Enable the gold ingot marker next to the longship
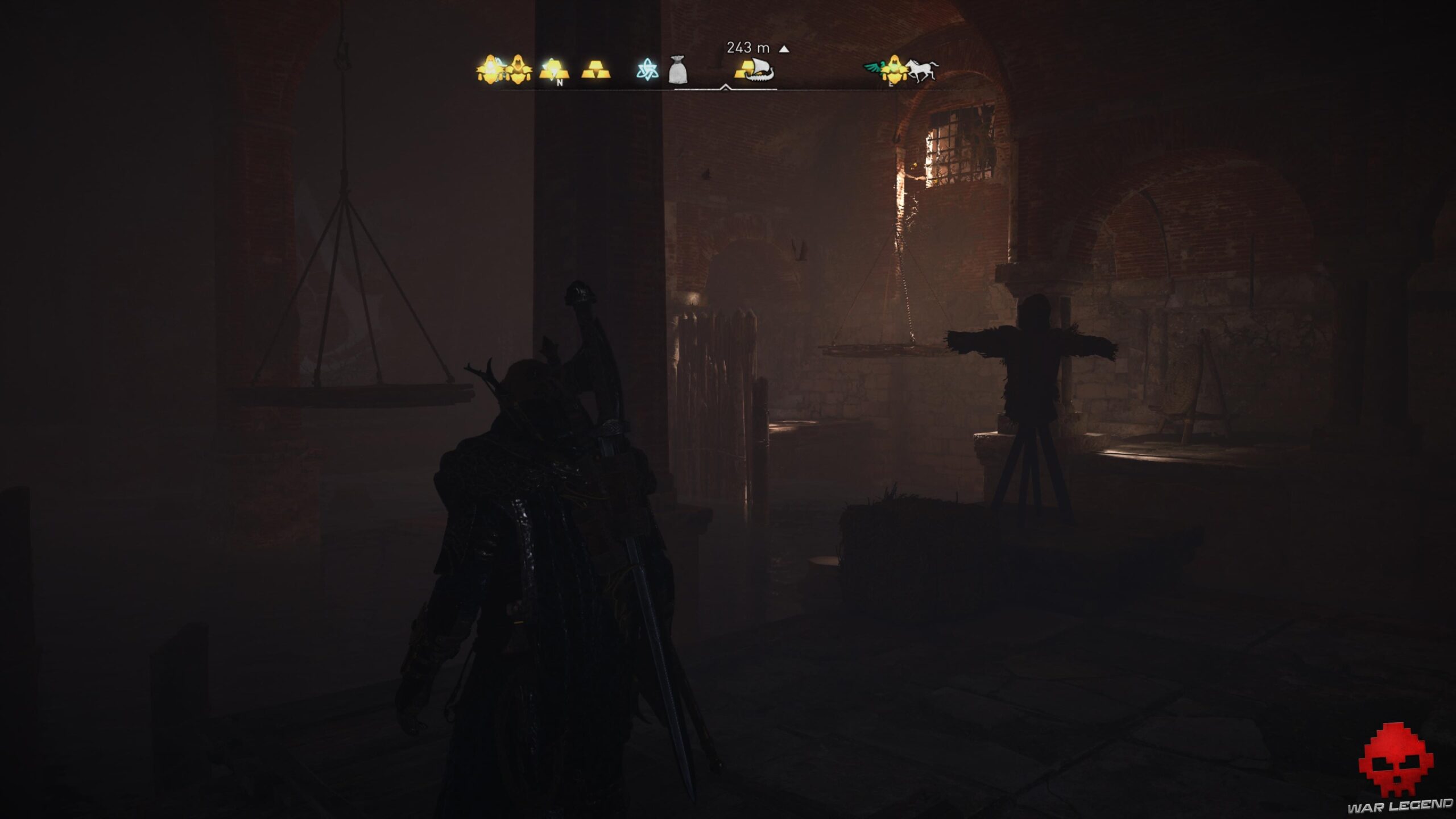 pyautogui.click(x=746, y=70)
